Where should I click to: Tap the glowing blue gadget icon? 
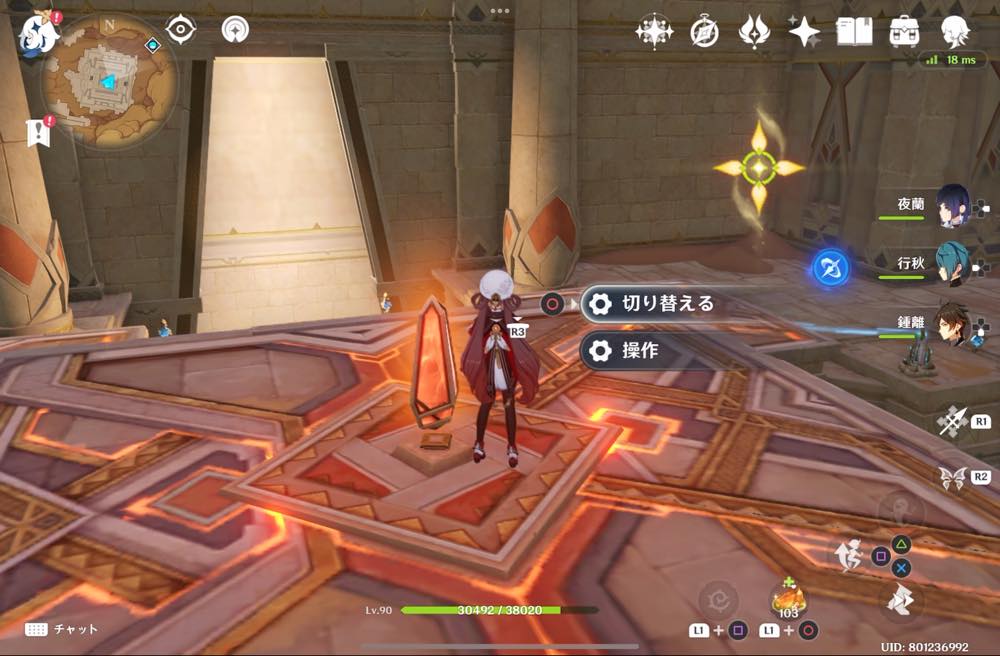tap(831, 267)
